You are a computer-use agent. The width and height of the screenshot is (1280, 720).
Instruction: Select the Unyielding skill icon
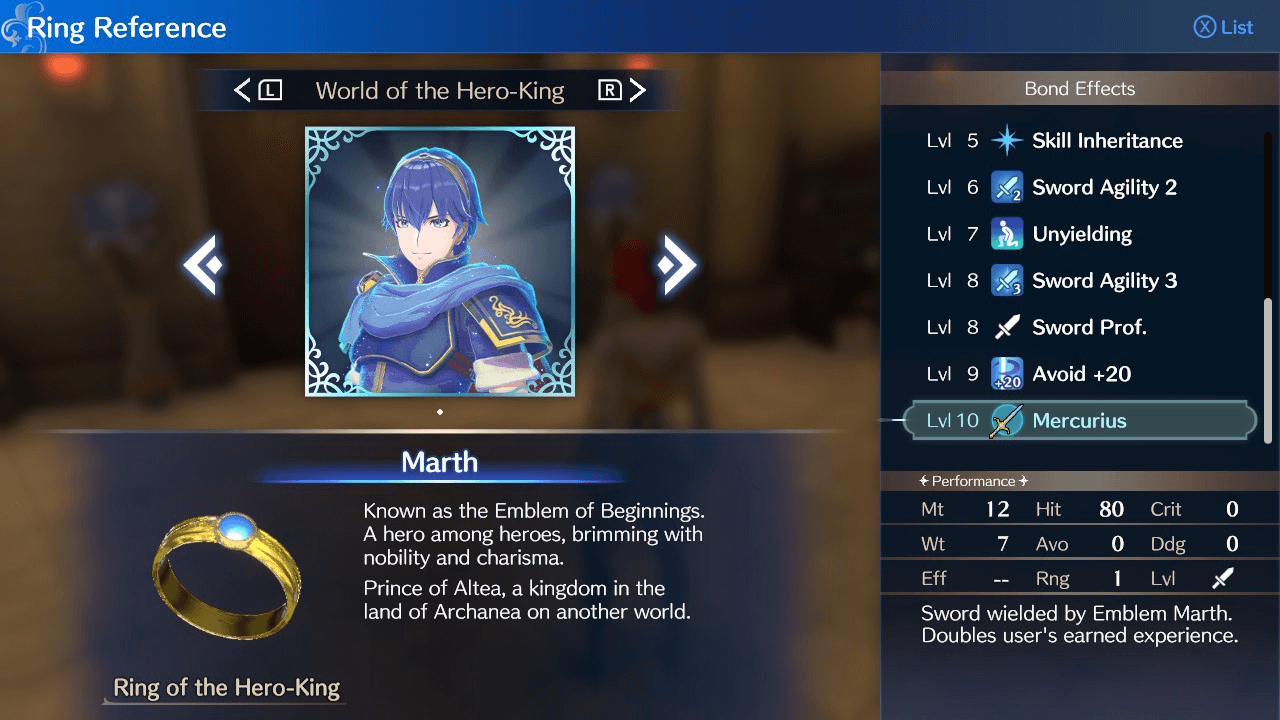[1008, 233]
